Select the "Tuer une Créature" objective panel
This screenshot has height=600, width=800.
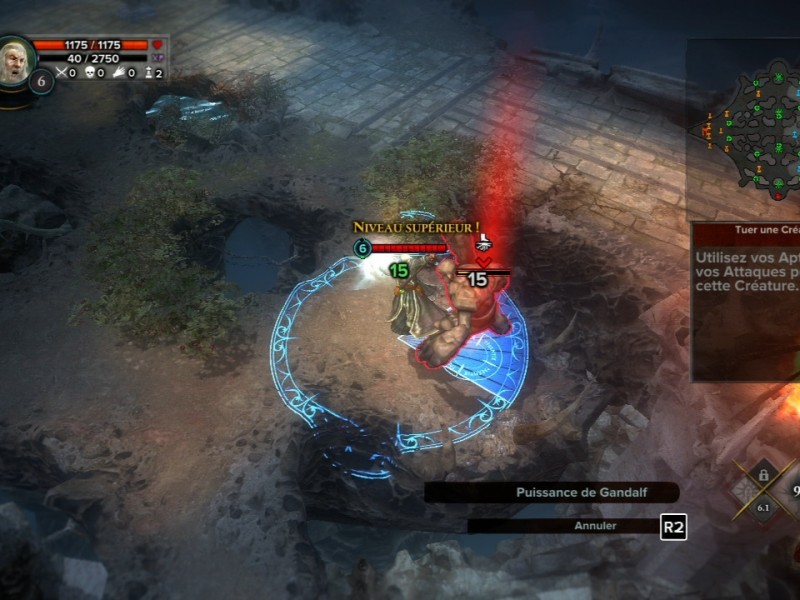click(746, 300)
